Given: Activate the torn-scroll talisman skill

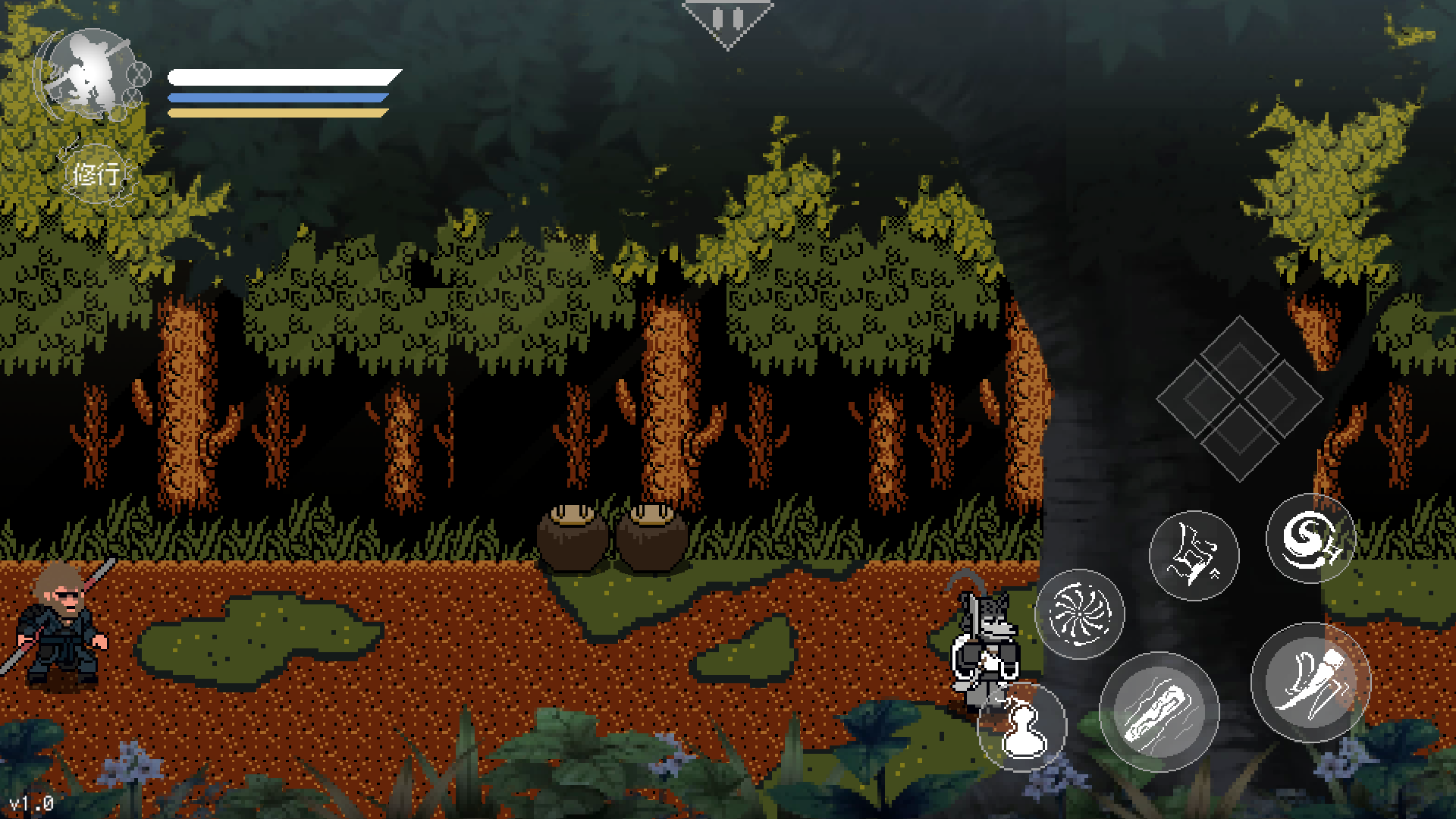Looking at the screenshot, I should pyautogui.click(x=1194, y=555).
